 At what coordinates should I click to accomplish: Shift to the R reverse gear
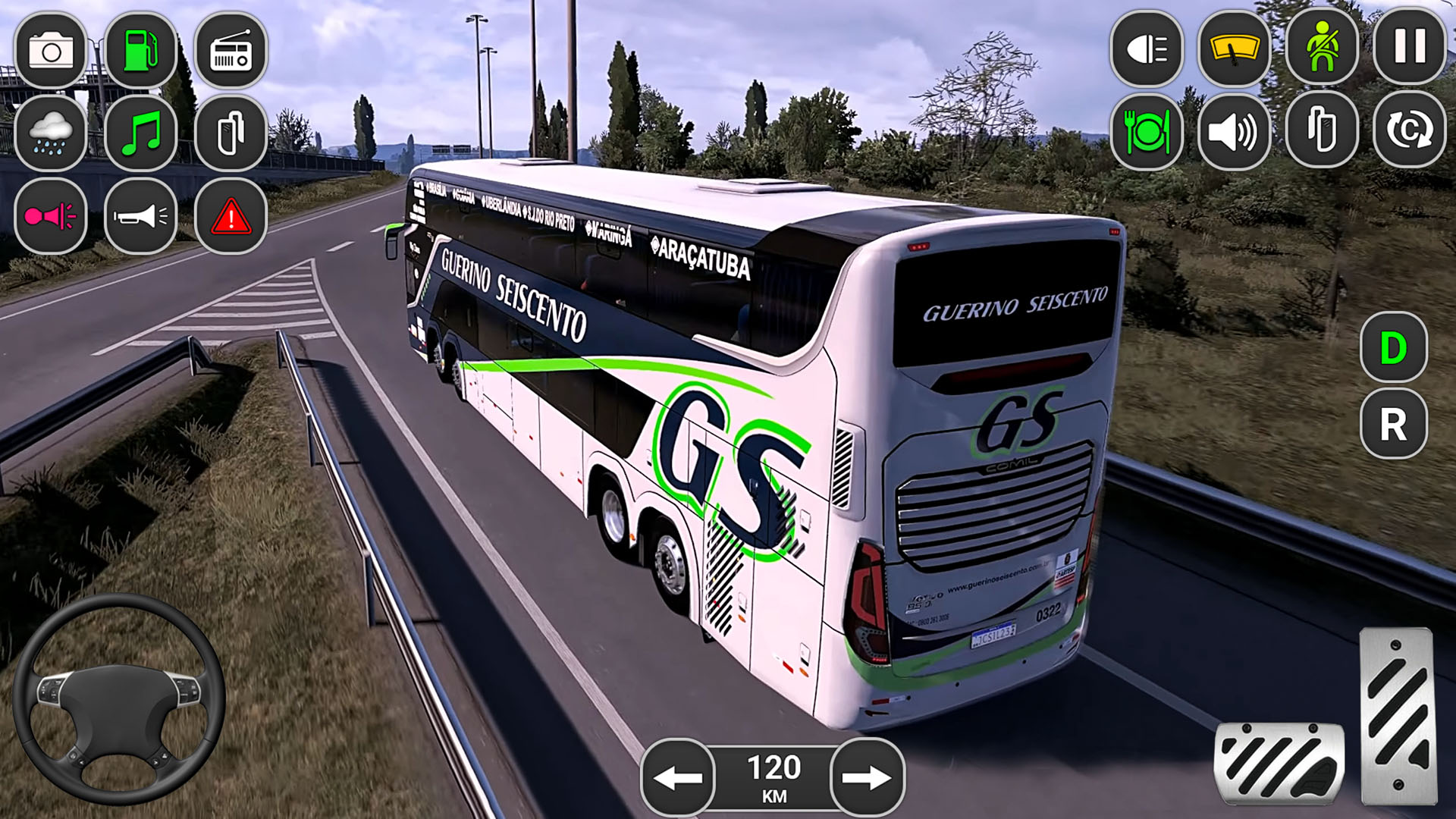(x=1394, y=424)
